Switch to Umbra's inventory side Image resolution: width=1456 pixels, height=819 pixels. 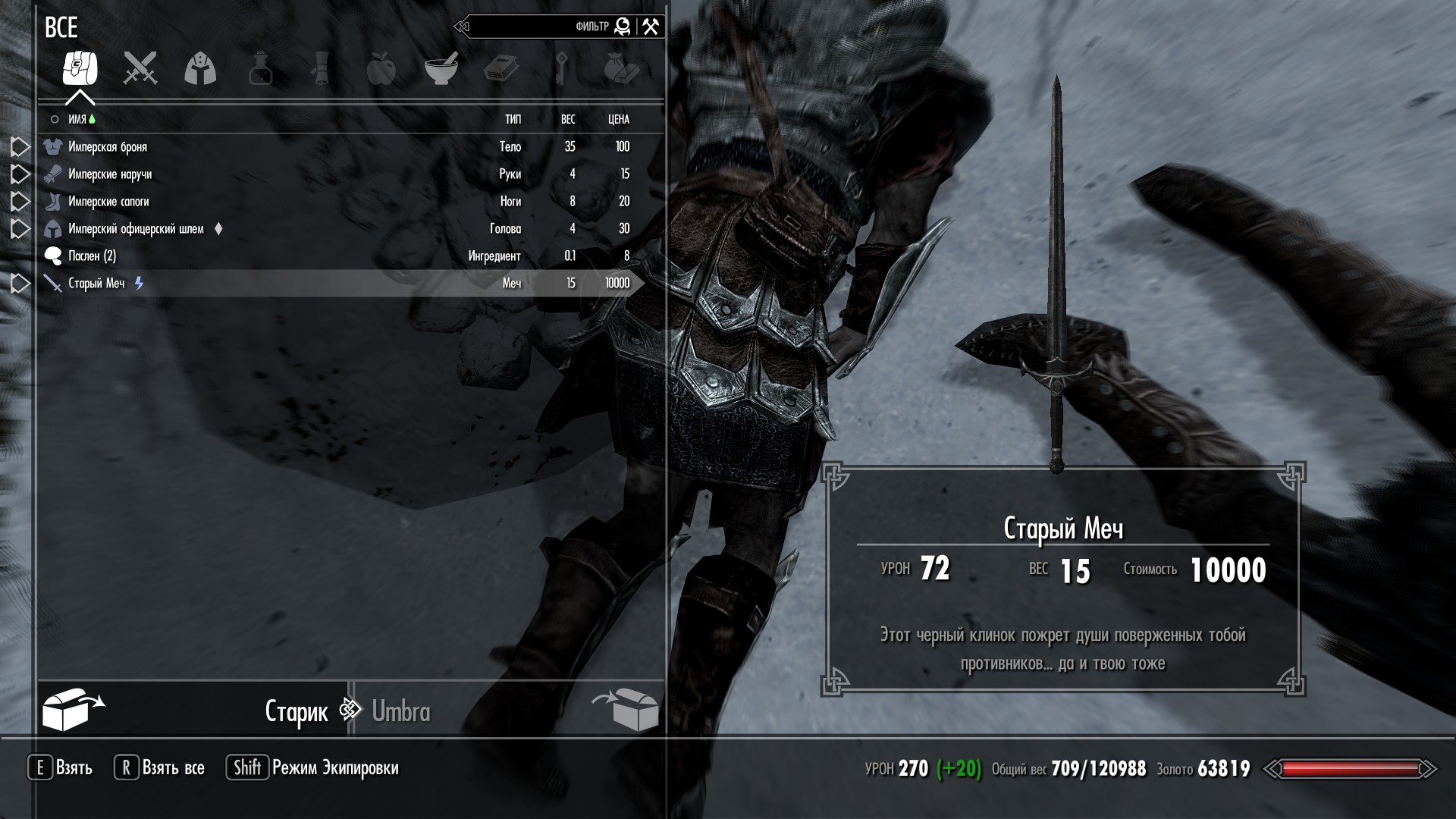pyautogui.click(x=400, y=711)
